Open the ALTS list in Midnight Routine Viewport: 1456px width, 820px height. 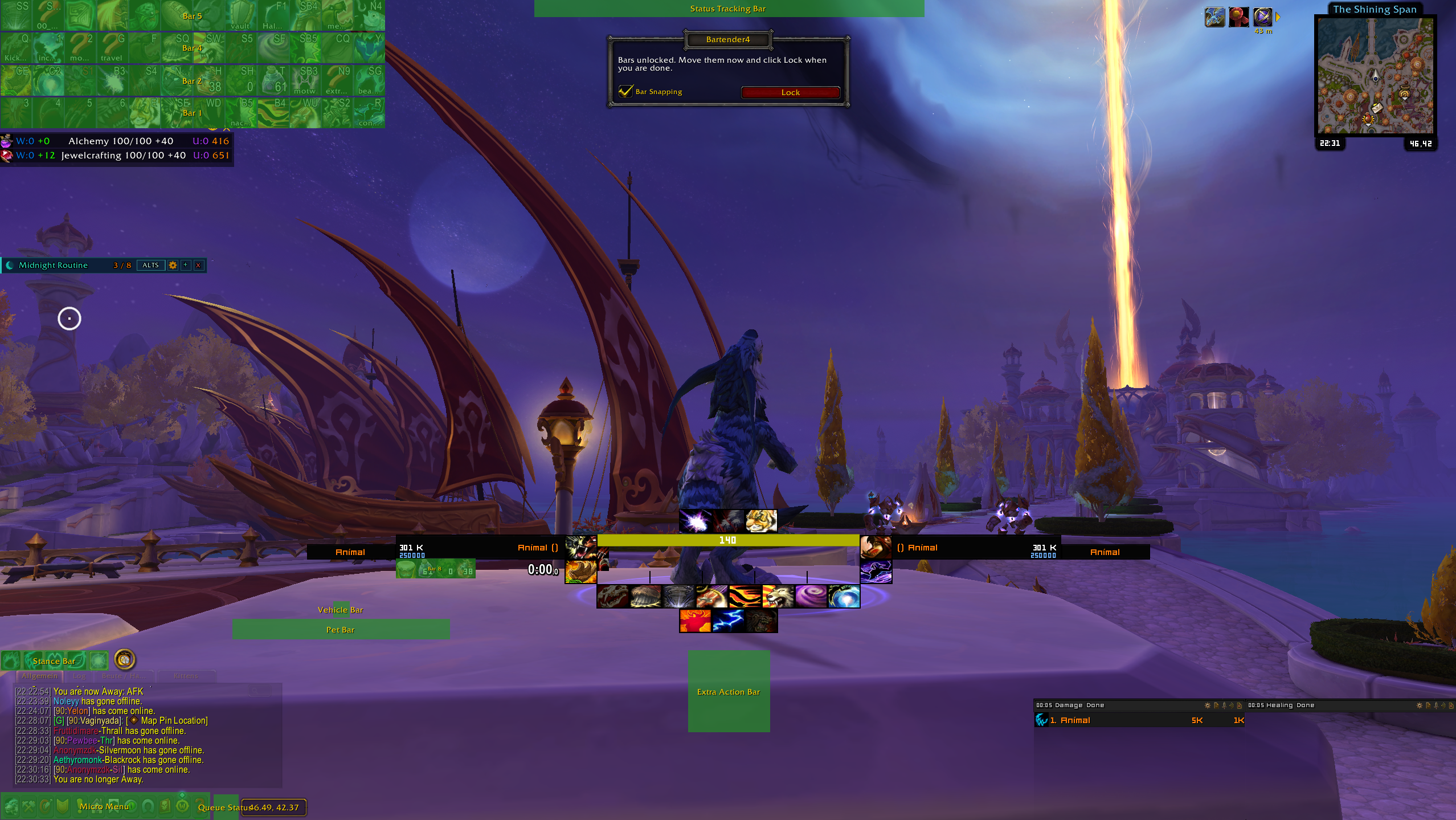[150, 265]
